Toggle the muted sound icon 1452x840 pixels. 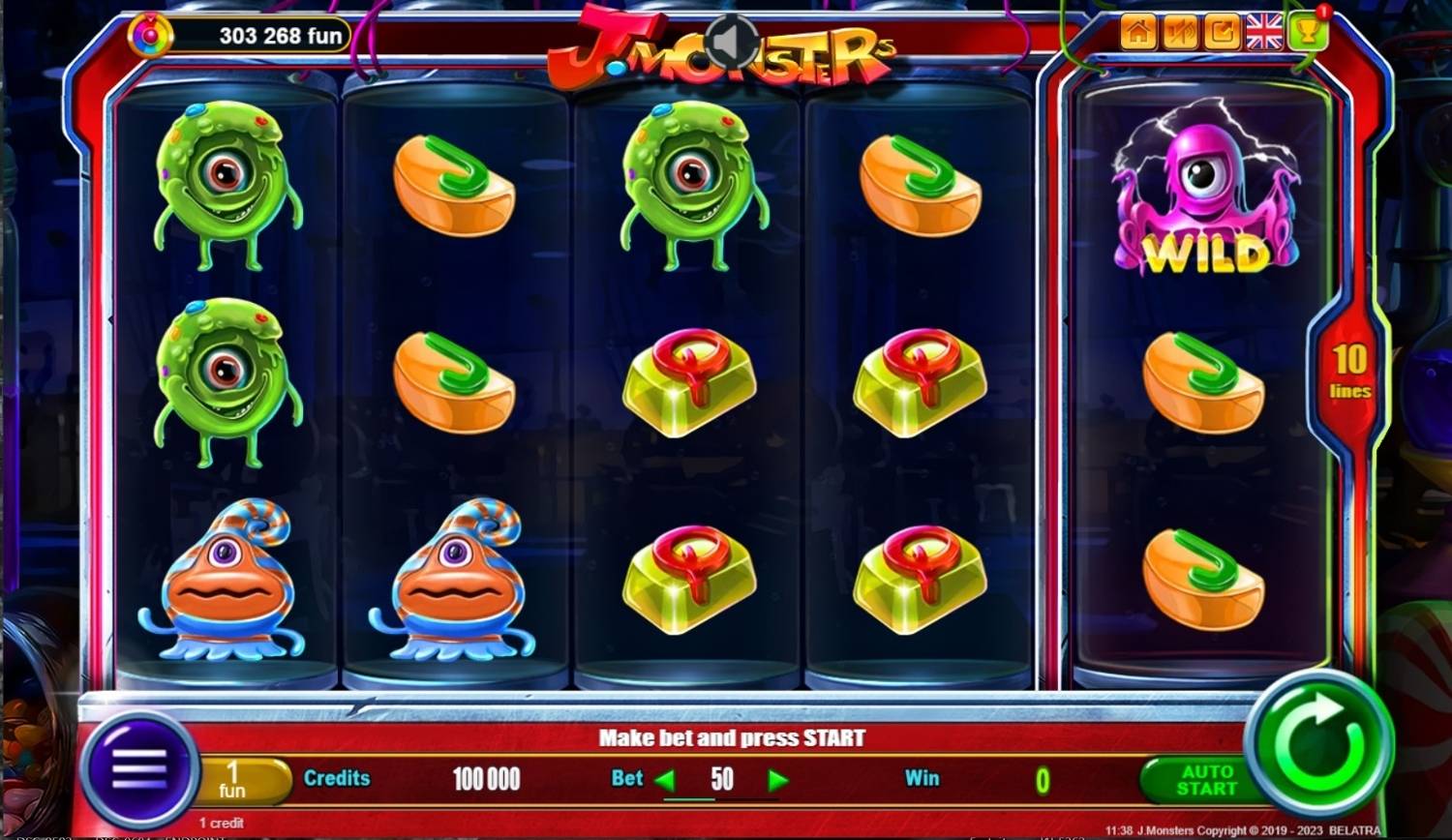(1180, 33)
